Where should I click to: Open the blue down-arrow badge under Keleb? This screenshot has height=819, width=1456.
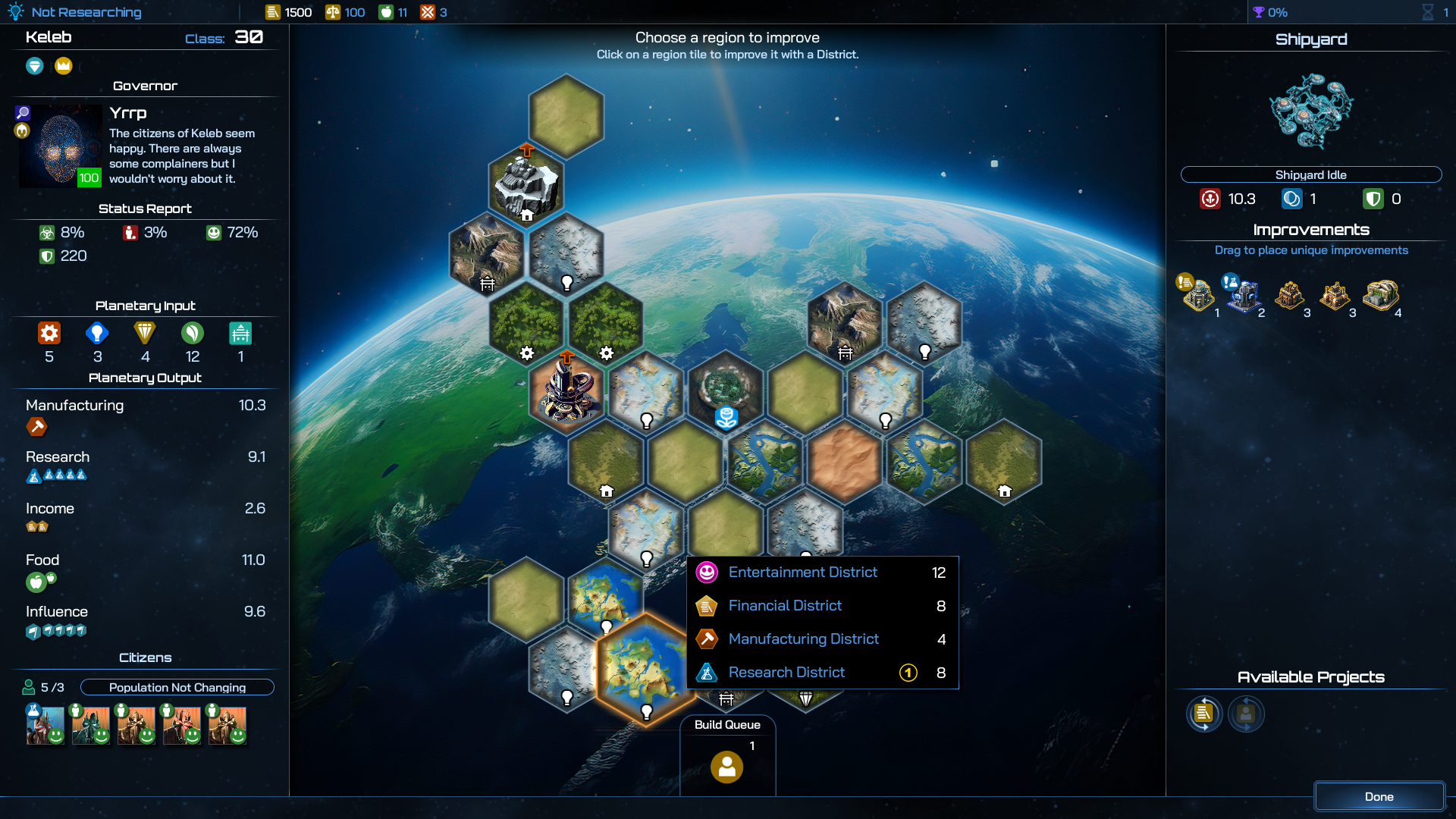coord(34,66)
